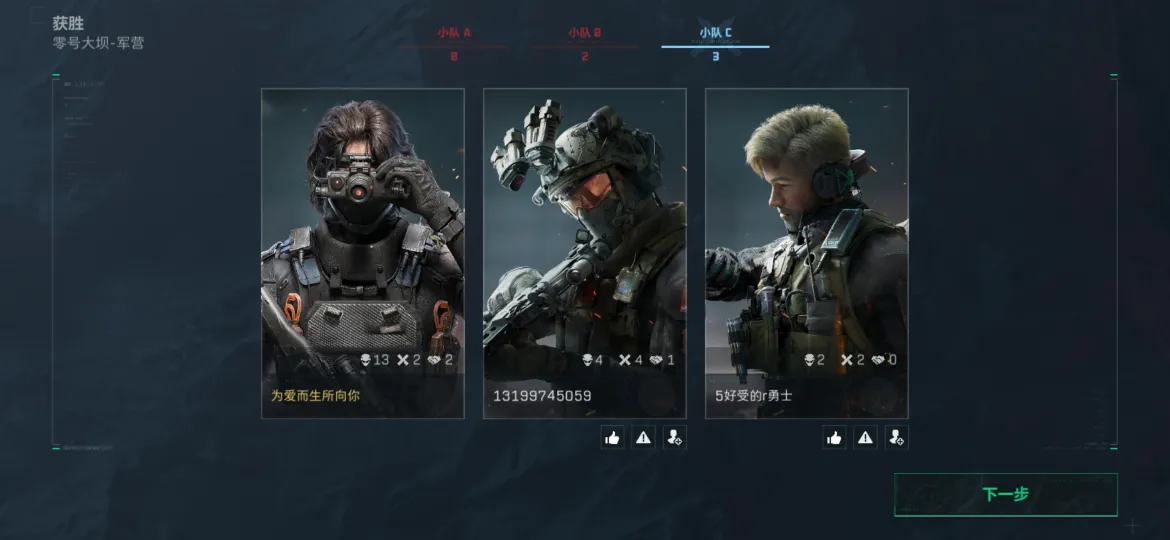Image resolution: width=1170 pixels, height=540 pixels.
Task: Select the 13199745059 player card
Action: point(584,252)
